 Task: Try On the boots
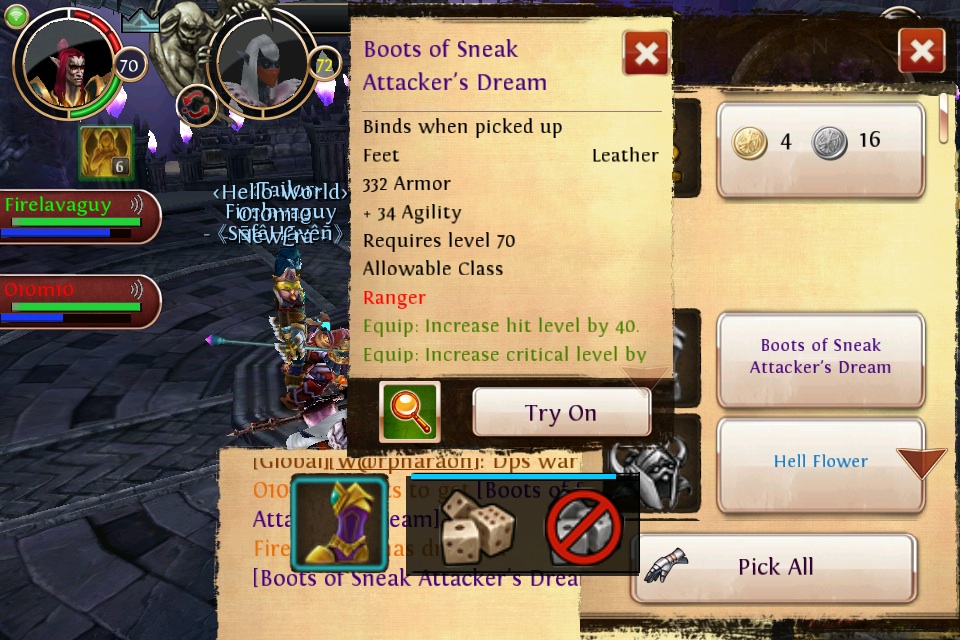561,412
